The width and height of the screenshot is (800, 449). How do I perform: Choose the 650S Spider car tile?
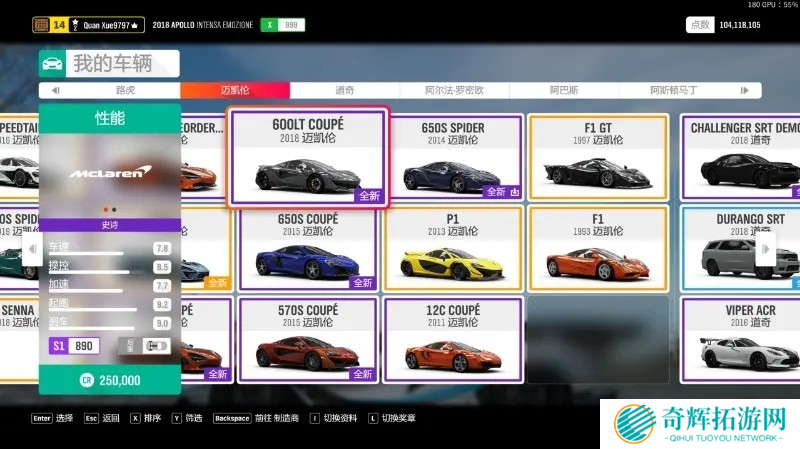453,158
